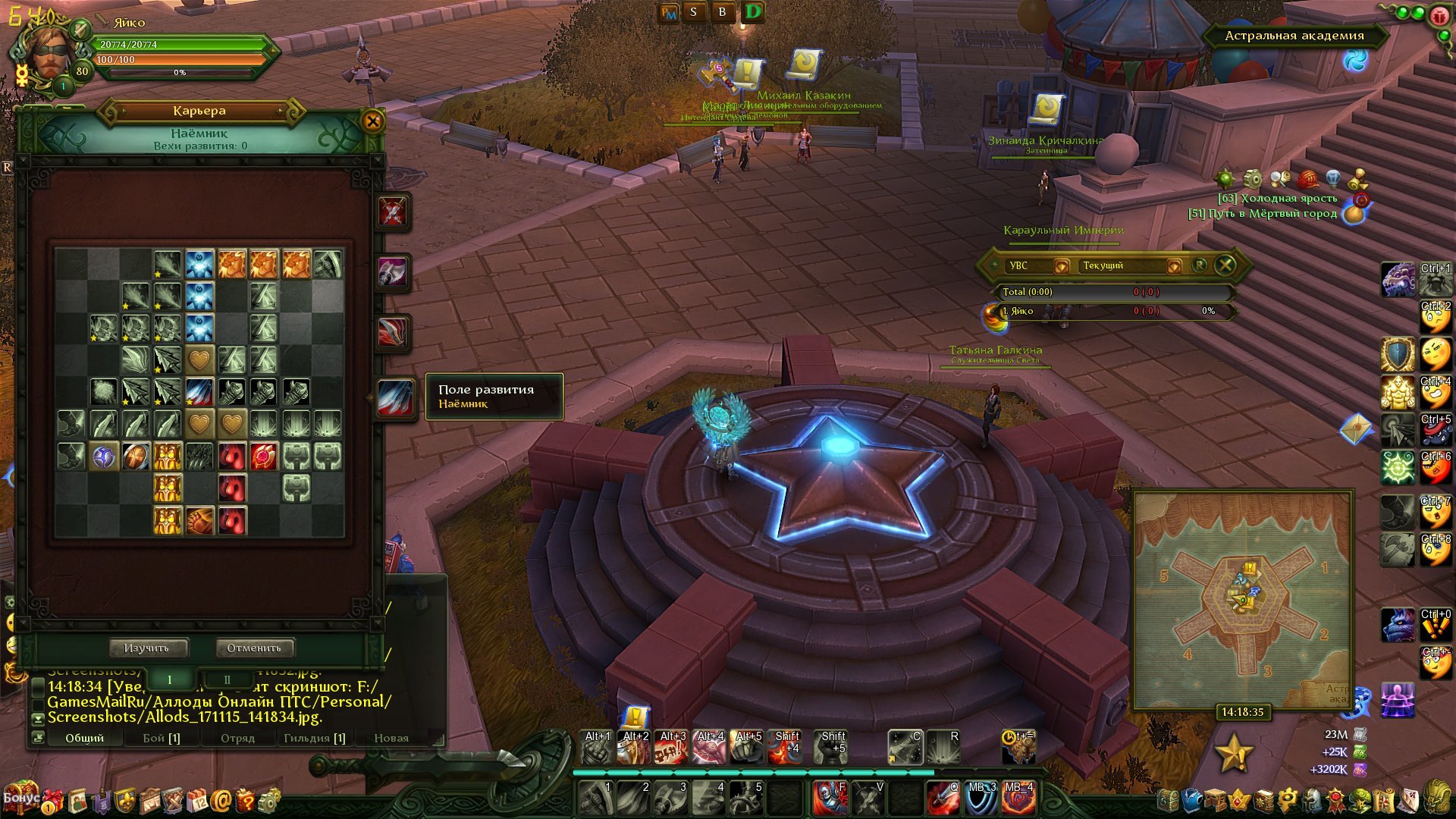Open the Текущий dropdown in damage meter
Screen dimensions: 1456x819
pos(1174,265)
